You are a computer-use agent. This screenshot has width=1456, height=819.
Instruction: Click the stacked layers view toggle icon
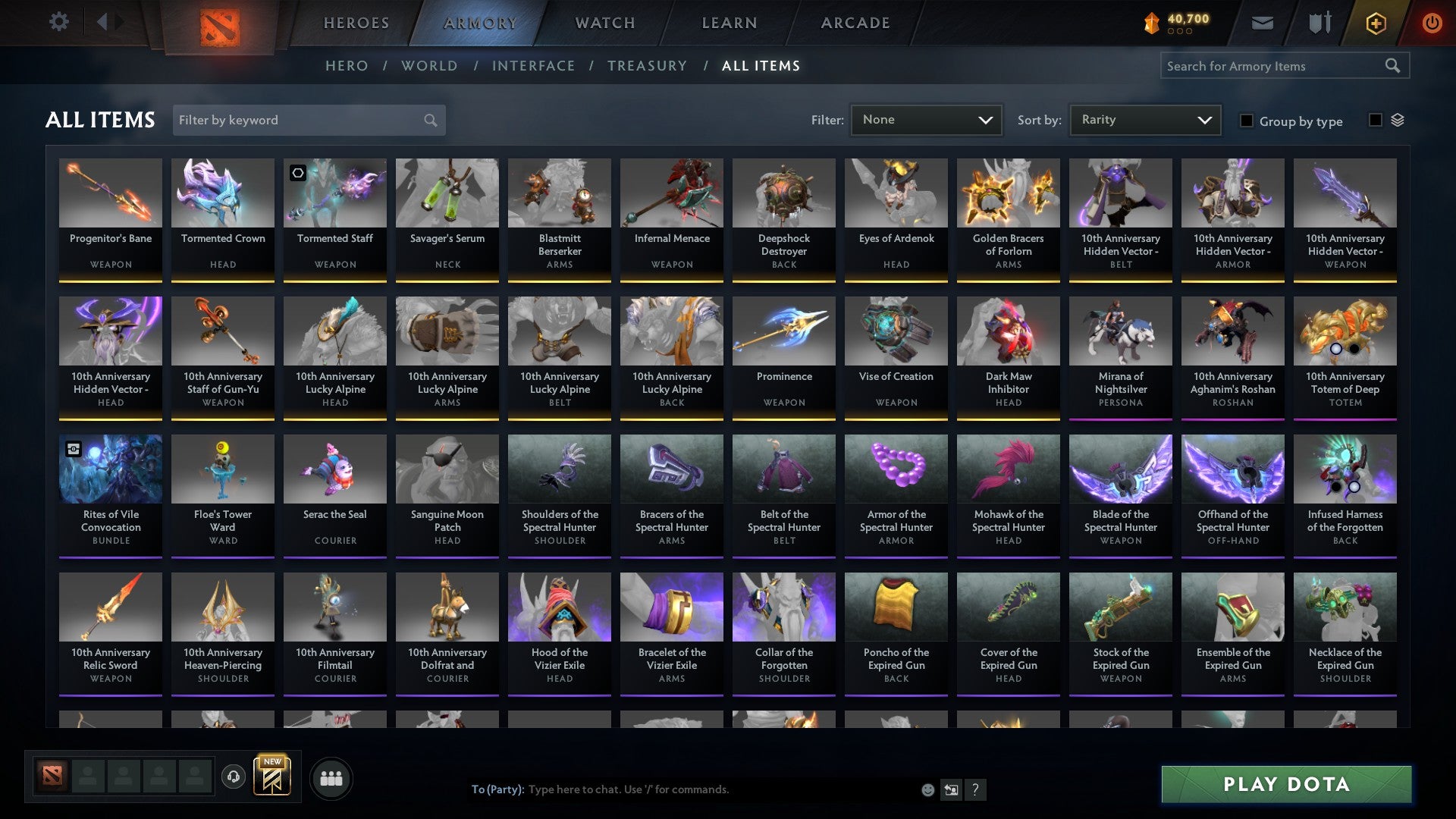tap(1398, 119)
